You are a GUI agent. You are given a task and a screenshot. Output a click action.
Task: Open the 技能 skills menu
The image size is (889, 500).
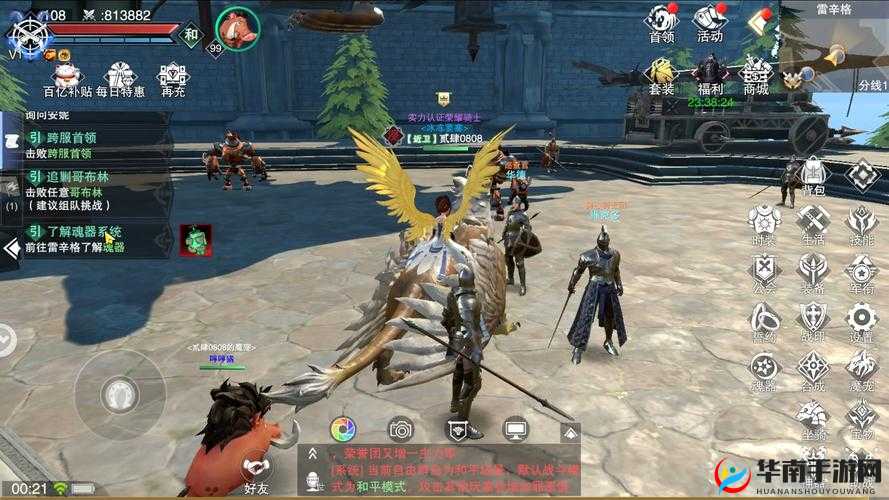pyautogui.click(x=861, y=224)
